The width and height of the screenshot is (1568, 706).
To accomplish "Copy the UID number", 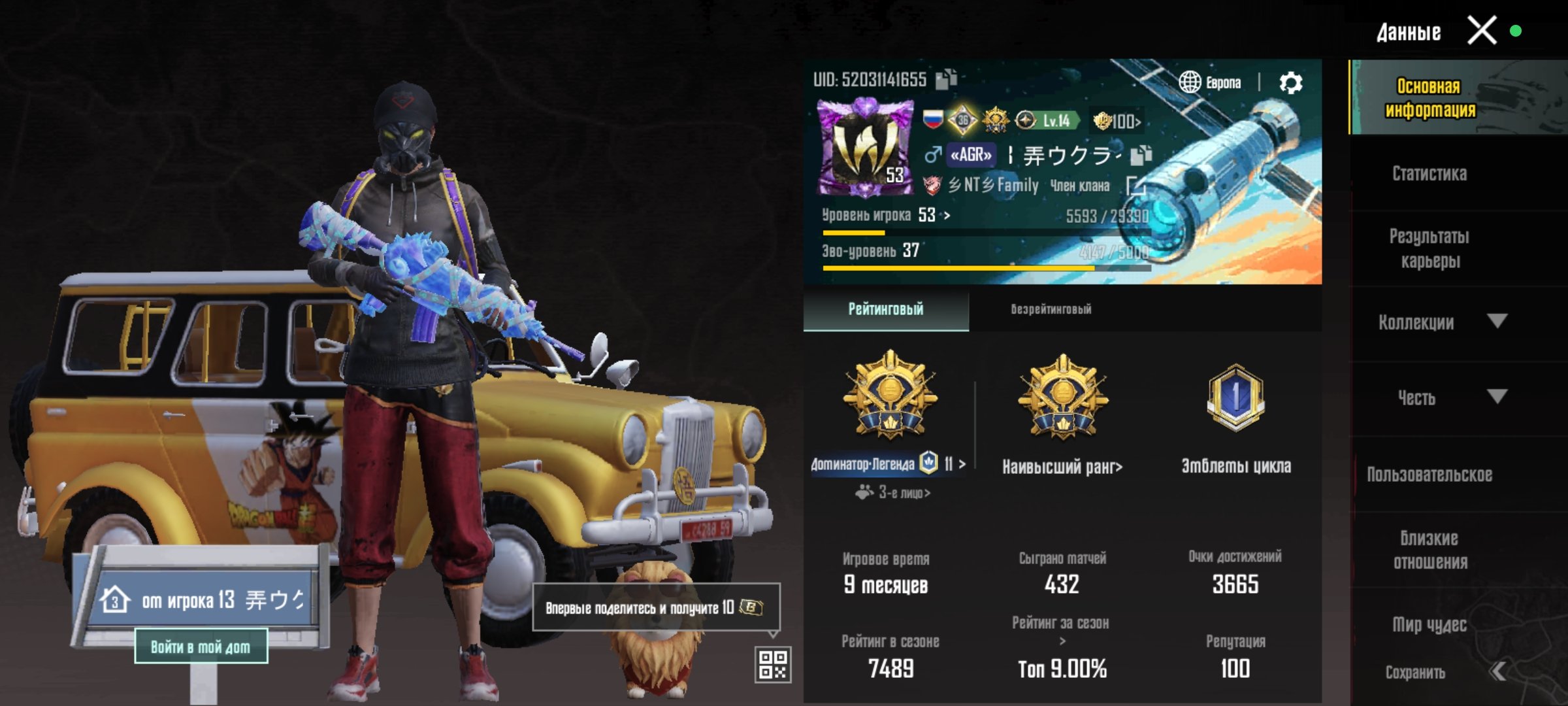I will [x=946, y=79].
